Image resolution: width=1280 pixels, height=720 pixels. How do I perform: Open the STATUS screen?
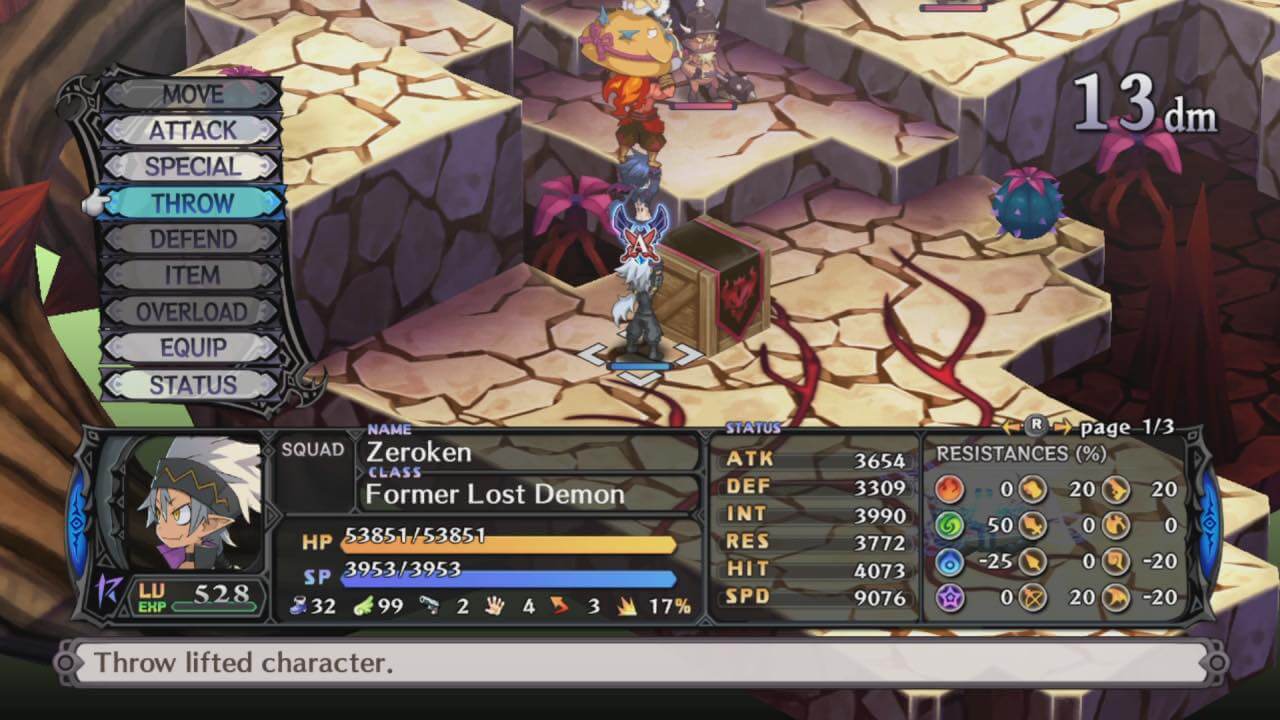coord(192,385)
